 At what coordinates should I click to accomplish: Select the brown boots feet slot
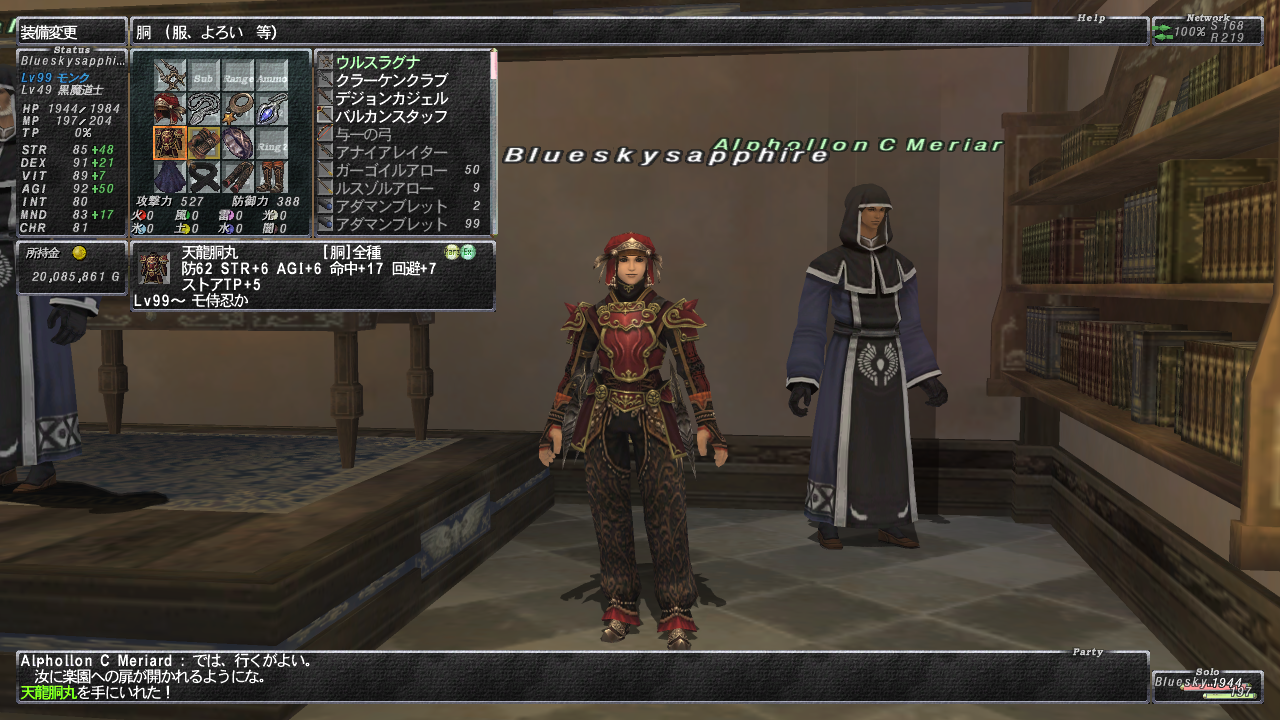point(272,177)
